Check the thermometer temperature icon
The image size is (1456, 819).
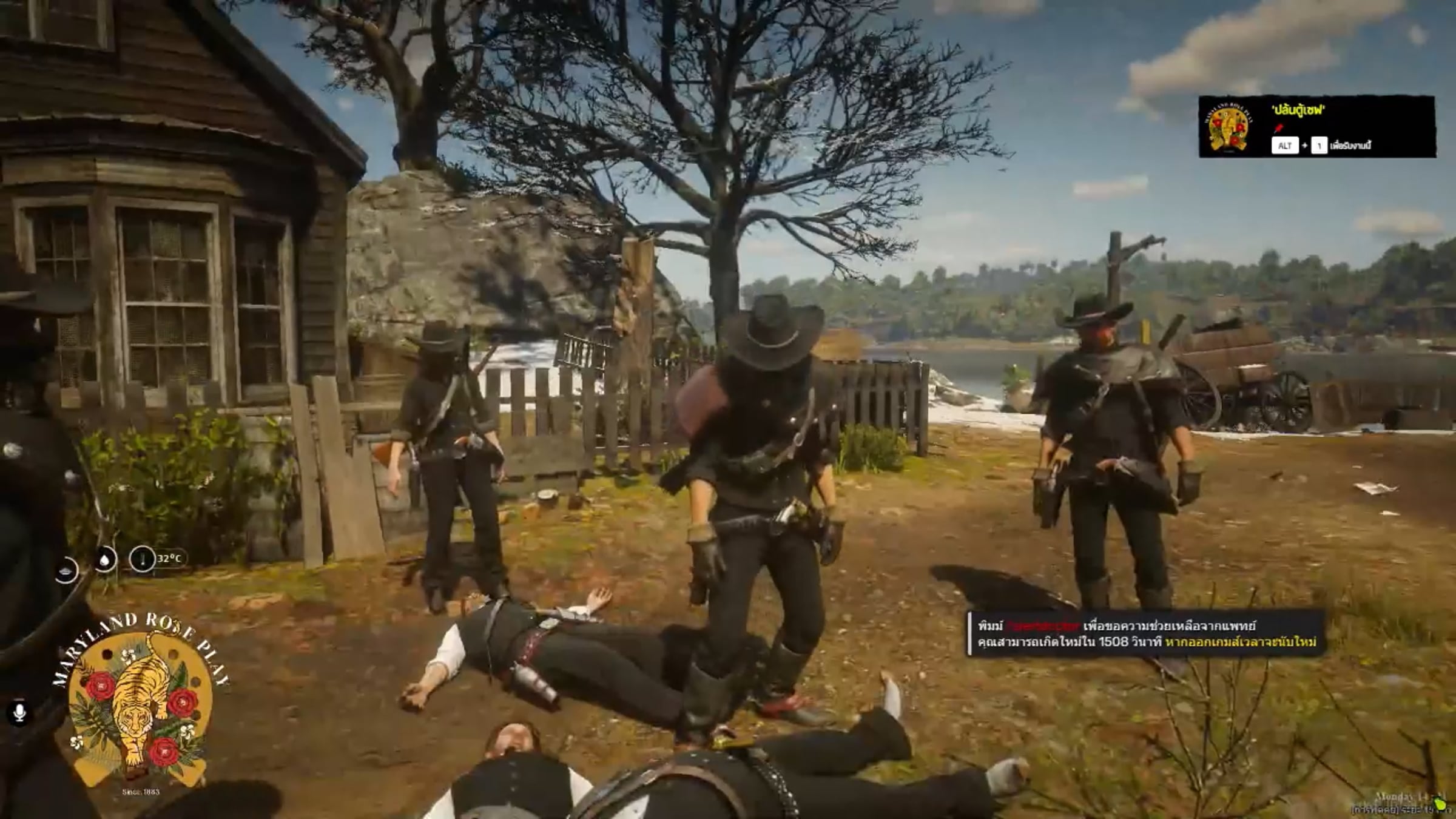tap(142, 559)
